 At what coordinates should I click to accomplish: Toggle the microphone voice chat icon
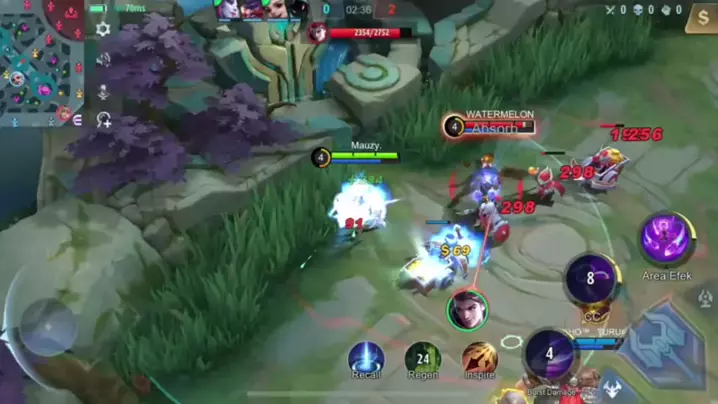[102, 91]
